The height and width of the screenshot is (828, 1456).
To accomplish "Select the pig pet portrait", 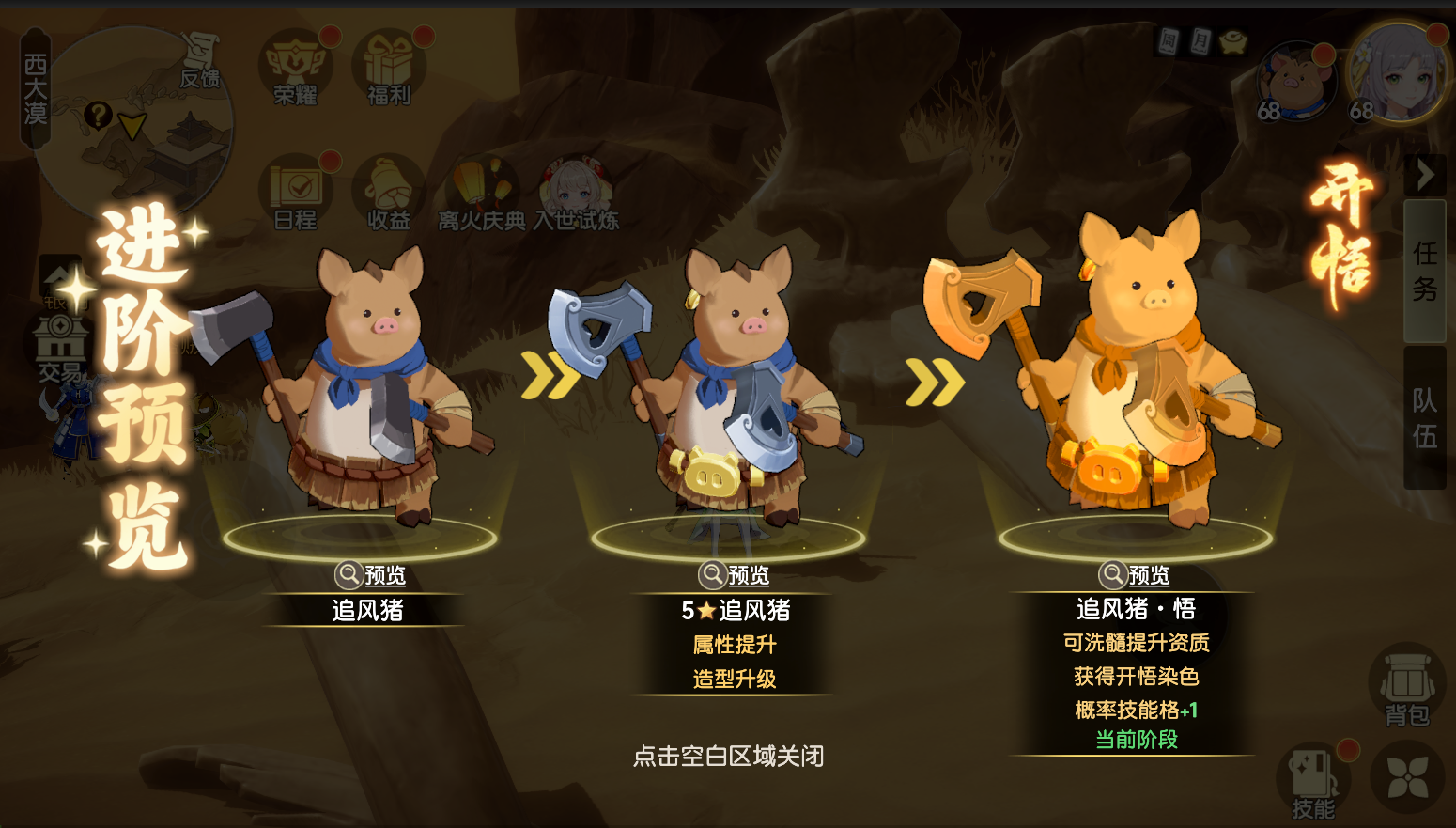I will [1296, 83].
